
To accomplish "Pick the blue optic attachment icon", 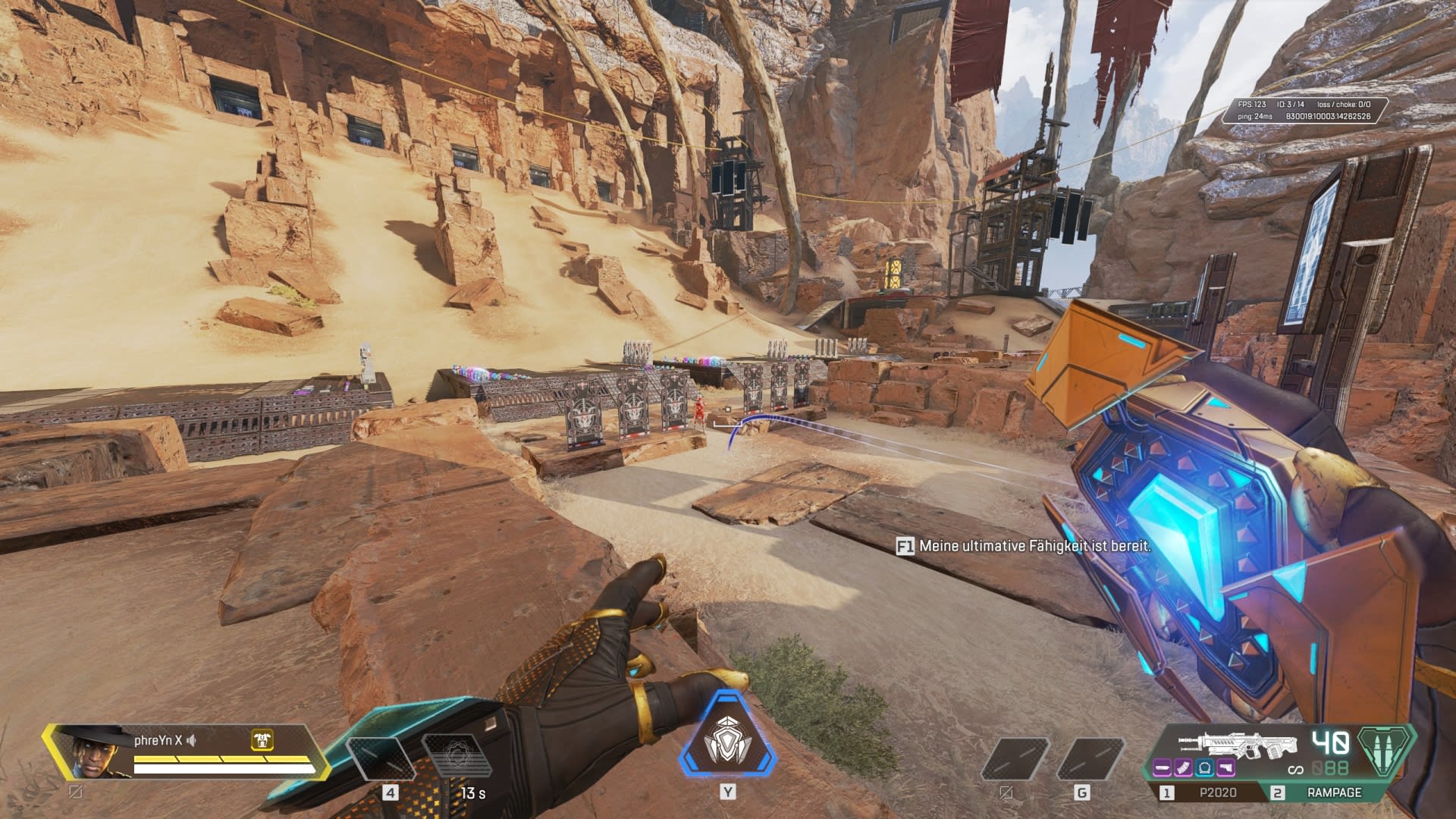I will pos(1205,768).
